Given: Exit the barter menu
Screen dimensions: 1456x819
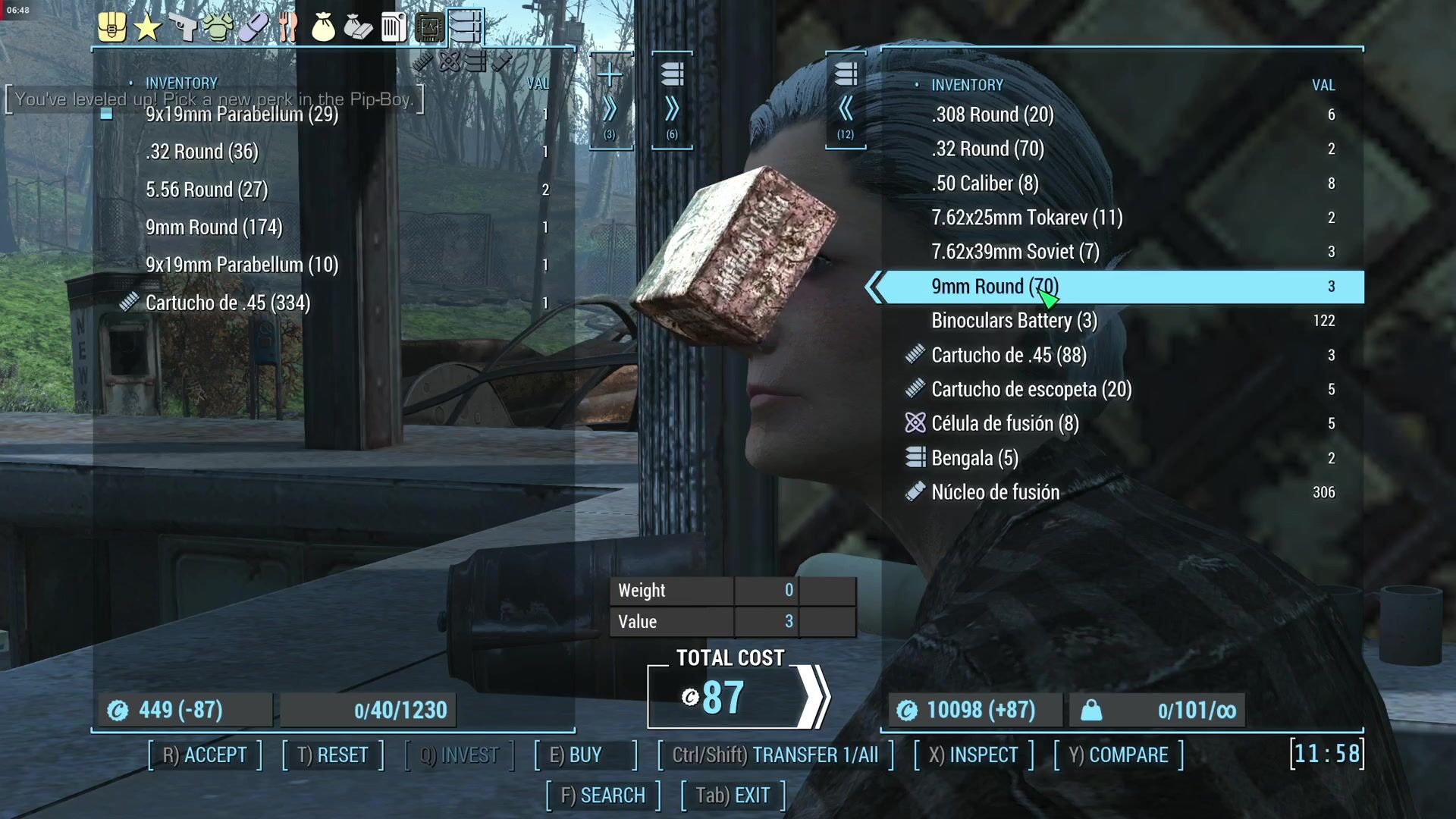Looking at the screenshot, I should [x=733, y=795].
